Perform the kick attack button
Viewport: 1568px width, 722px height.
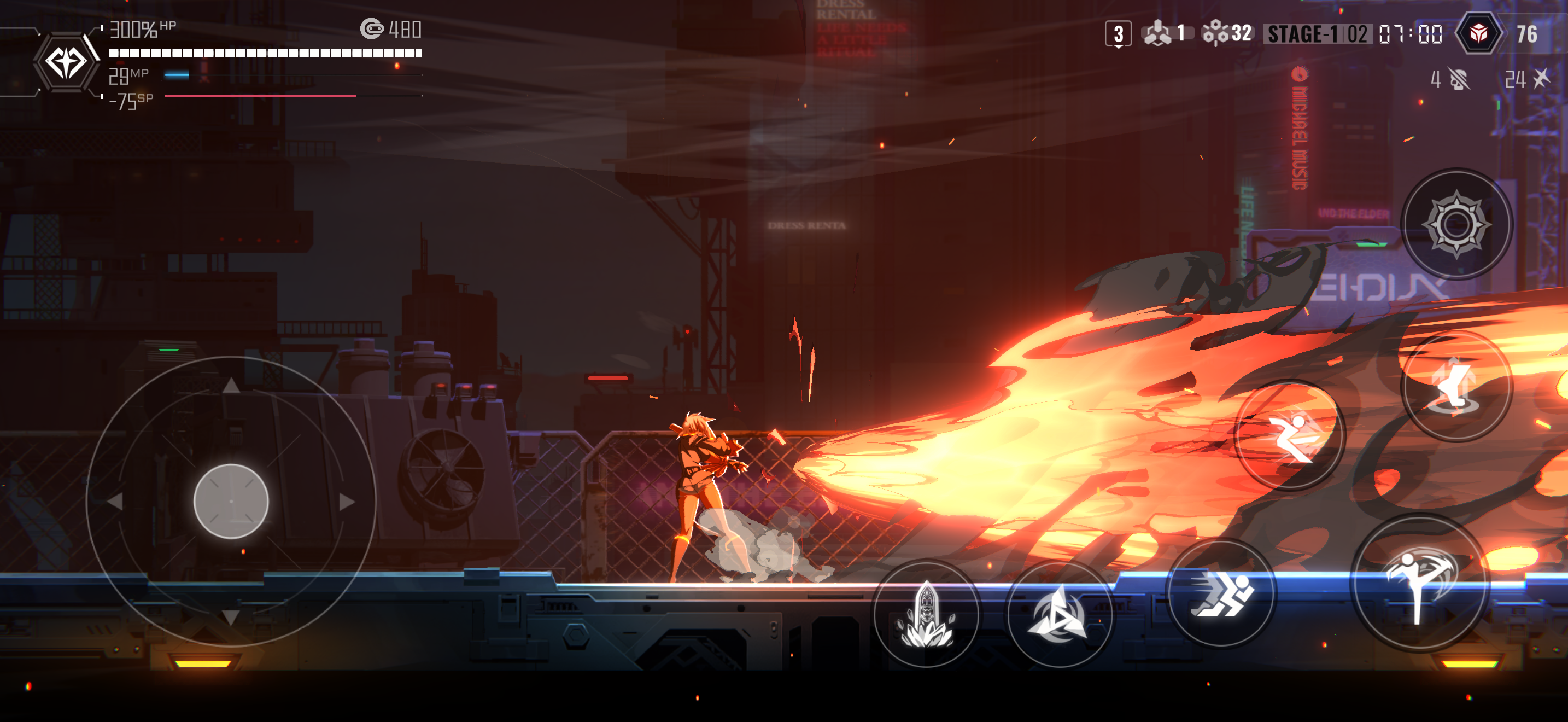[x=1419, y=583]
